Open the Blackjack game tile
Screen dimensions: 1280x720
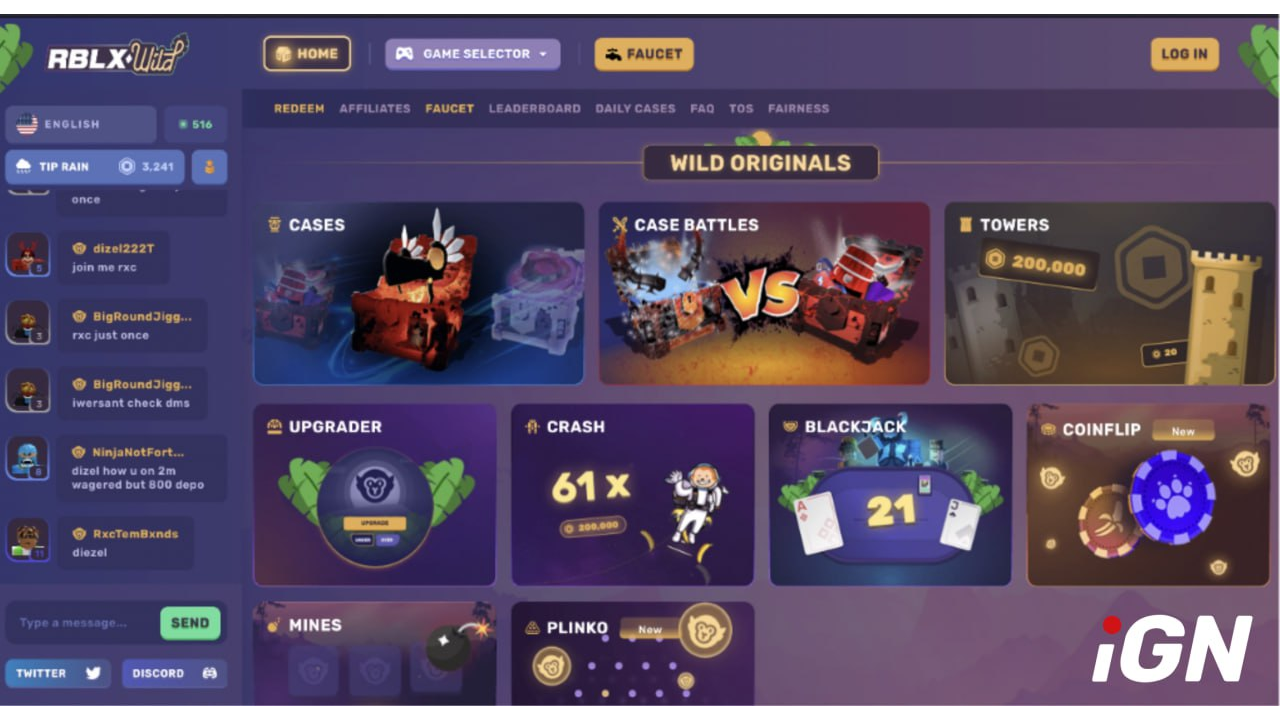pos(890,495)
